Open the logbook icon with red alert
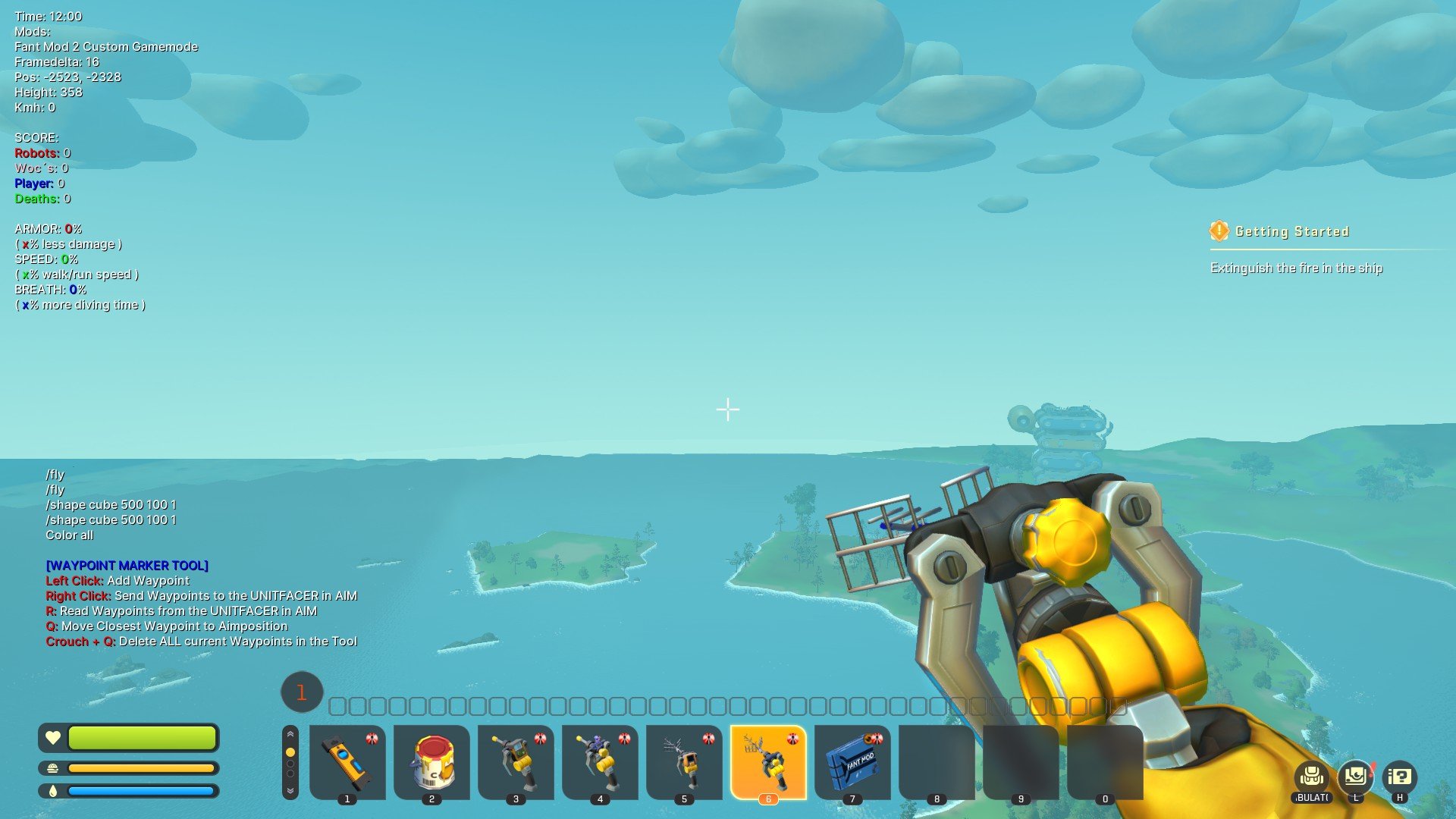Viewport: 1456px width, 819px height. tap(1356, 777)
